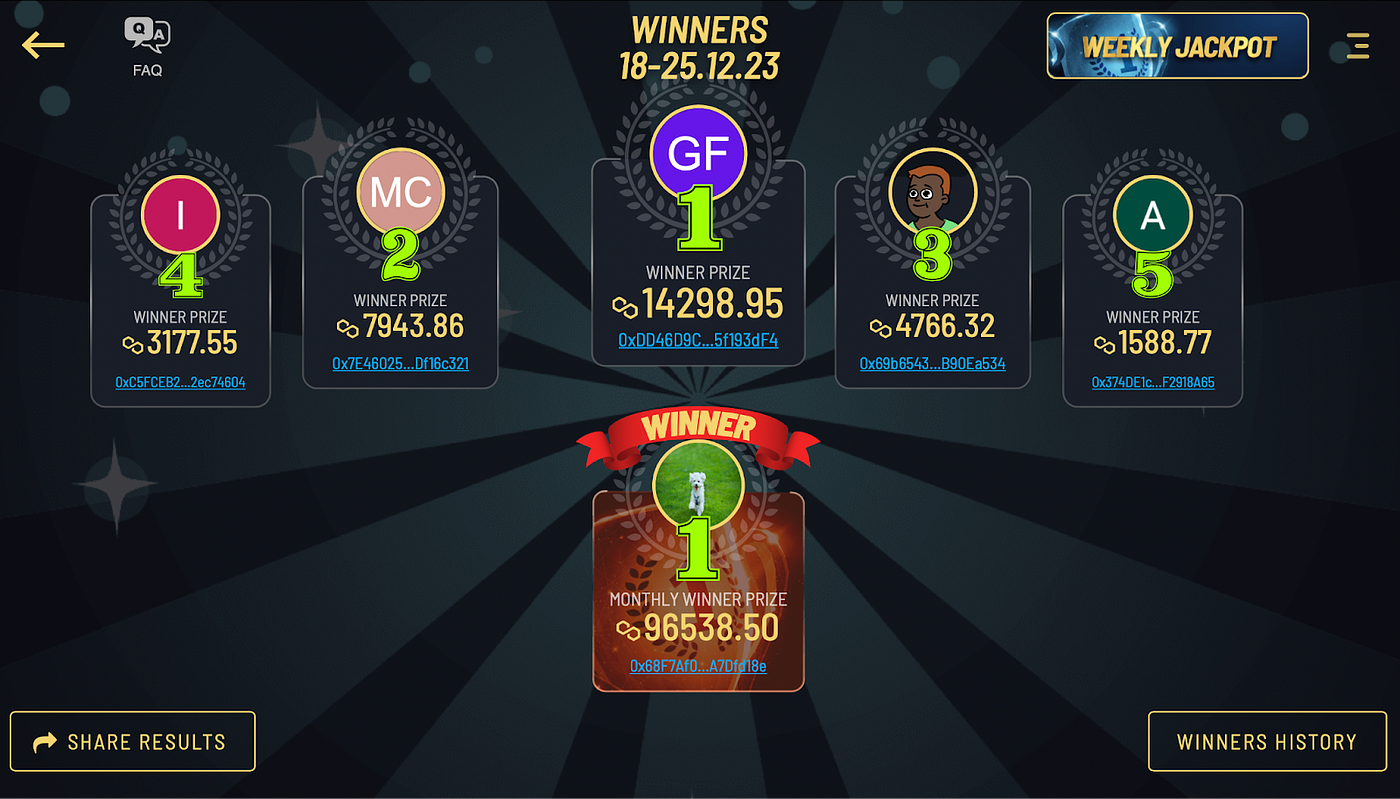Open monthly winner address 0x68F7Af0...A7Dfd18e

point(698,666)
